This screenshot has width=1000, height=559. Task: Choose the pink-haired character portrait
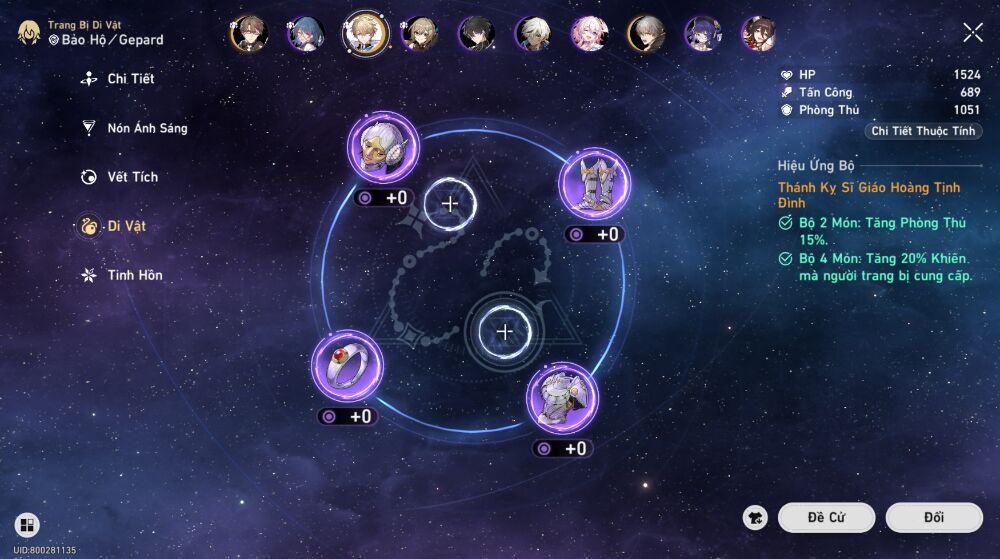point(589,34)
